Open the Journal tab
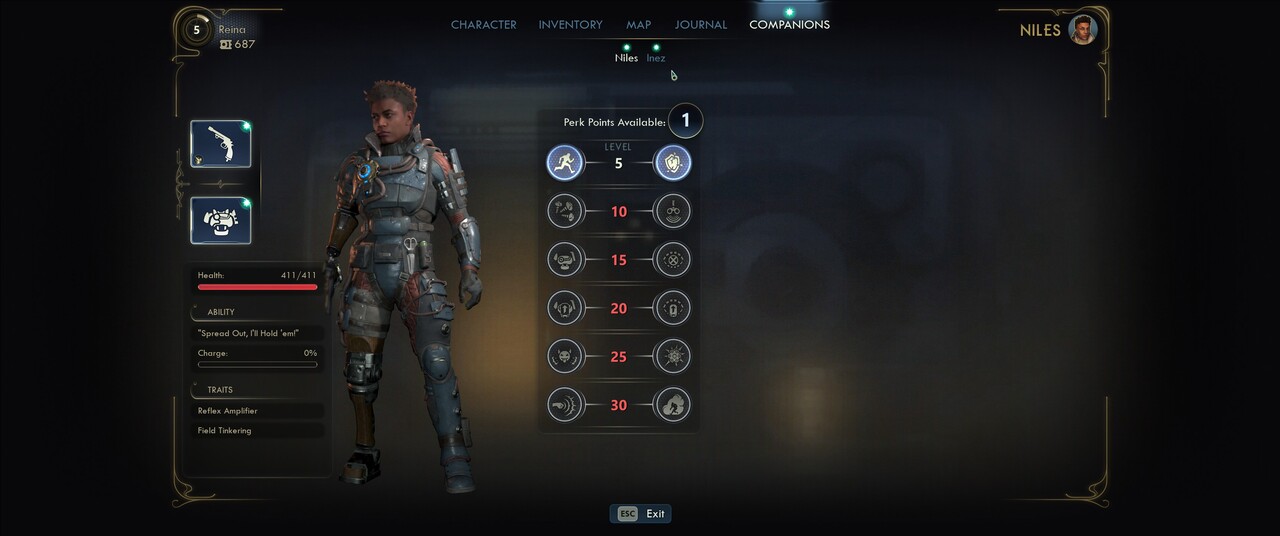This screenshot has height=536, width=1280. [x=700, y=25]
